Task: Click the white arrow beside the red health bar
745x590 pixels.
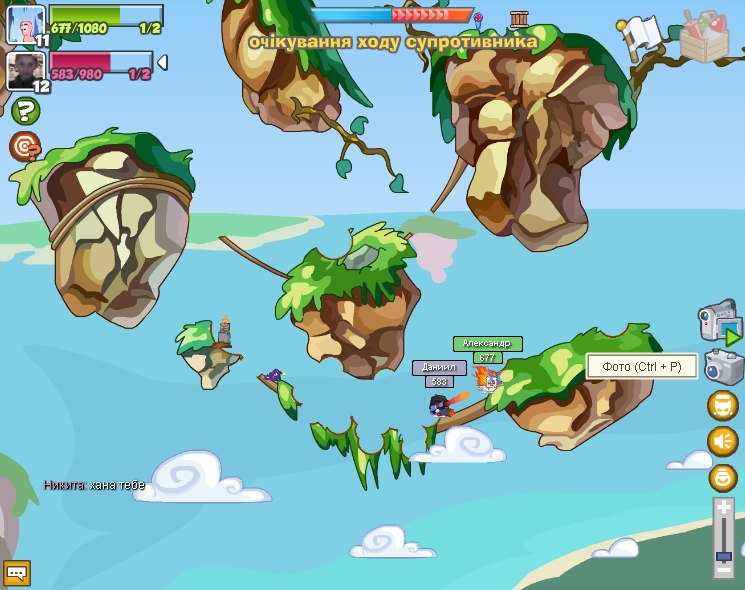Action: (x=162, y=63)
